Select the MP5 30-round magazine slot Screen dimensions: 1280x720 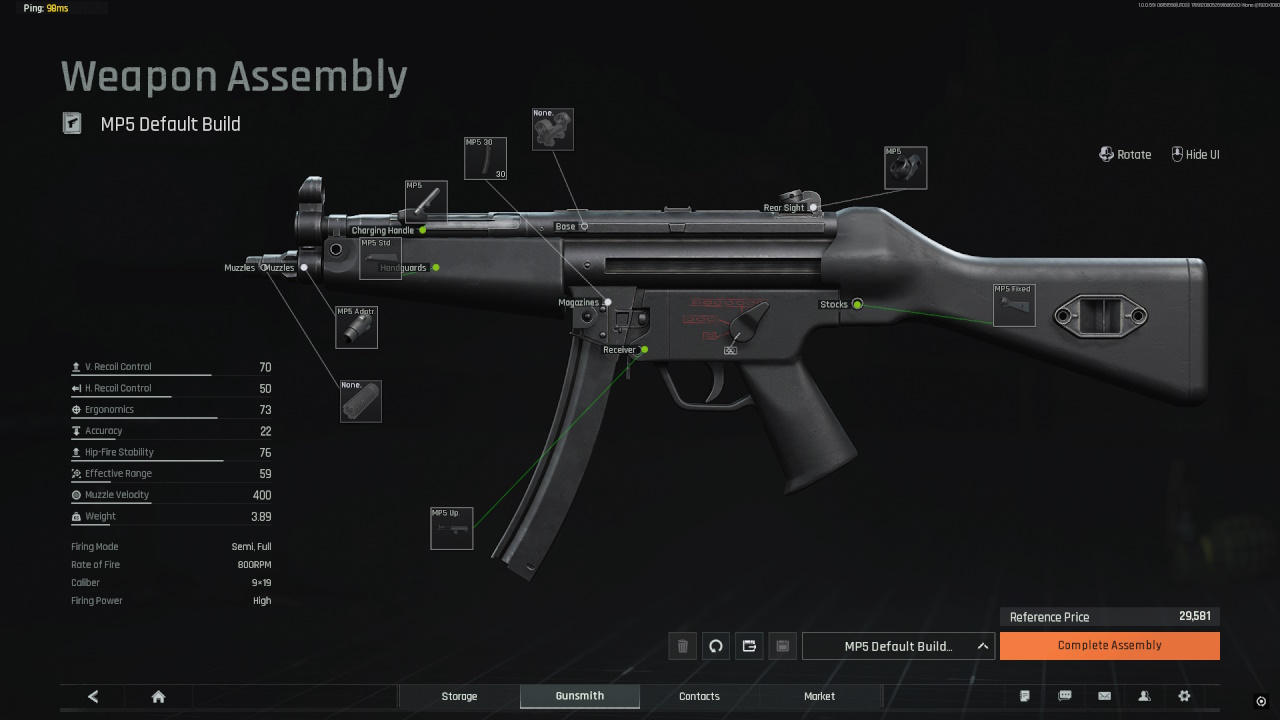click(x=485, y=159)
